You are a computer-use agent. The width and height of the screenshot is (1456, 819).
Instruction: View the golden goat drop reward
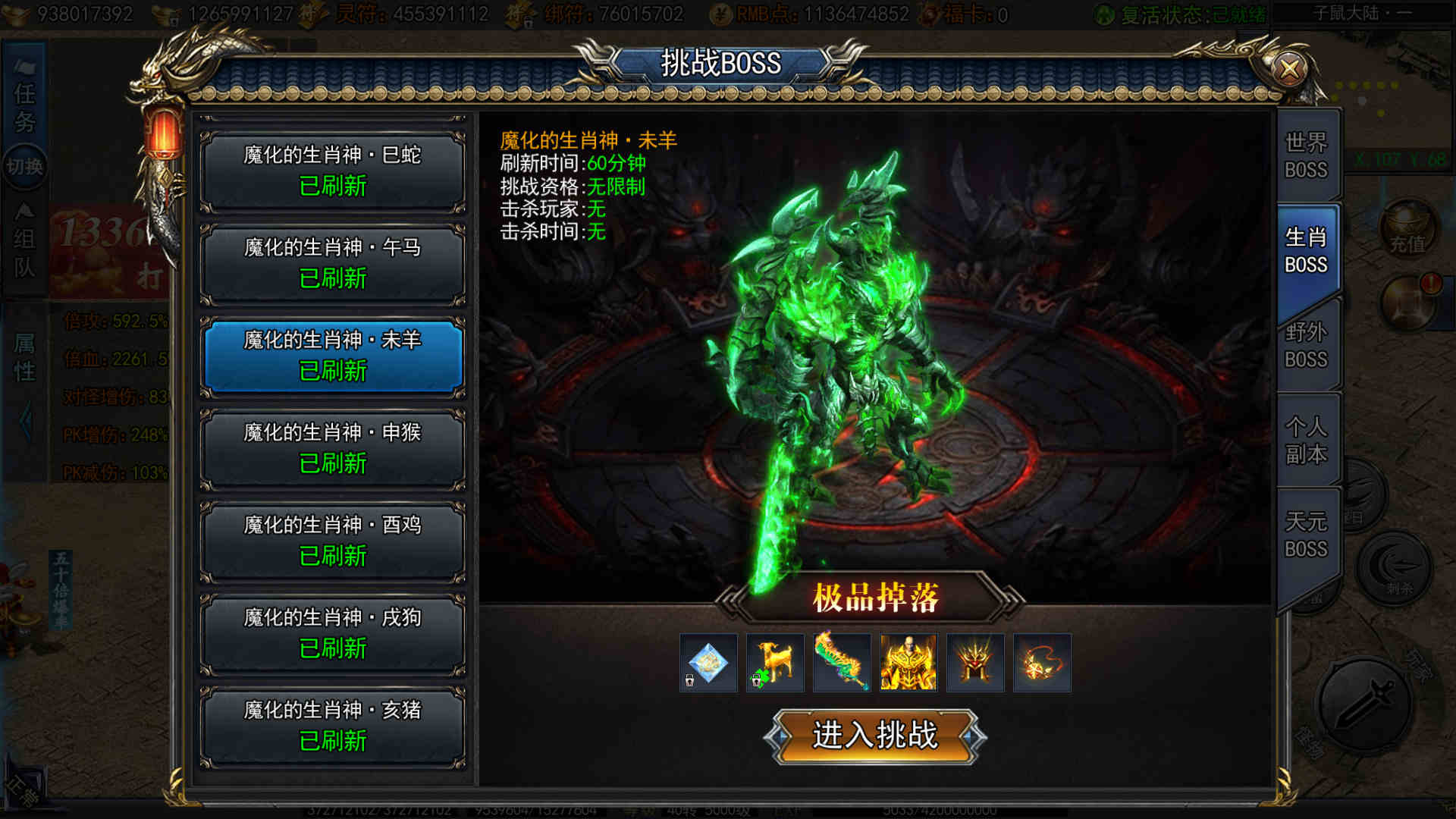click(x=775, y=663)
